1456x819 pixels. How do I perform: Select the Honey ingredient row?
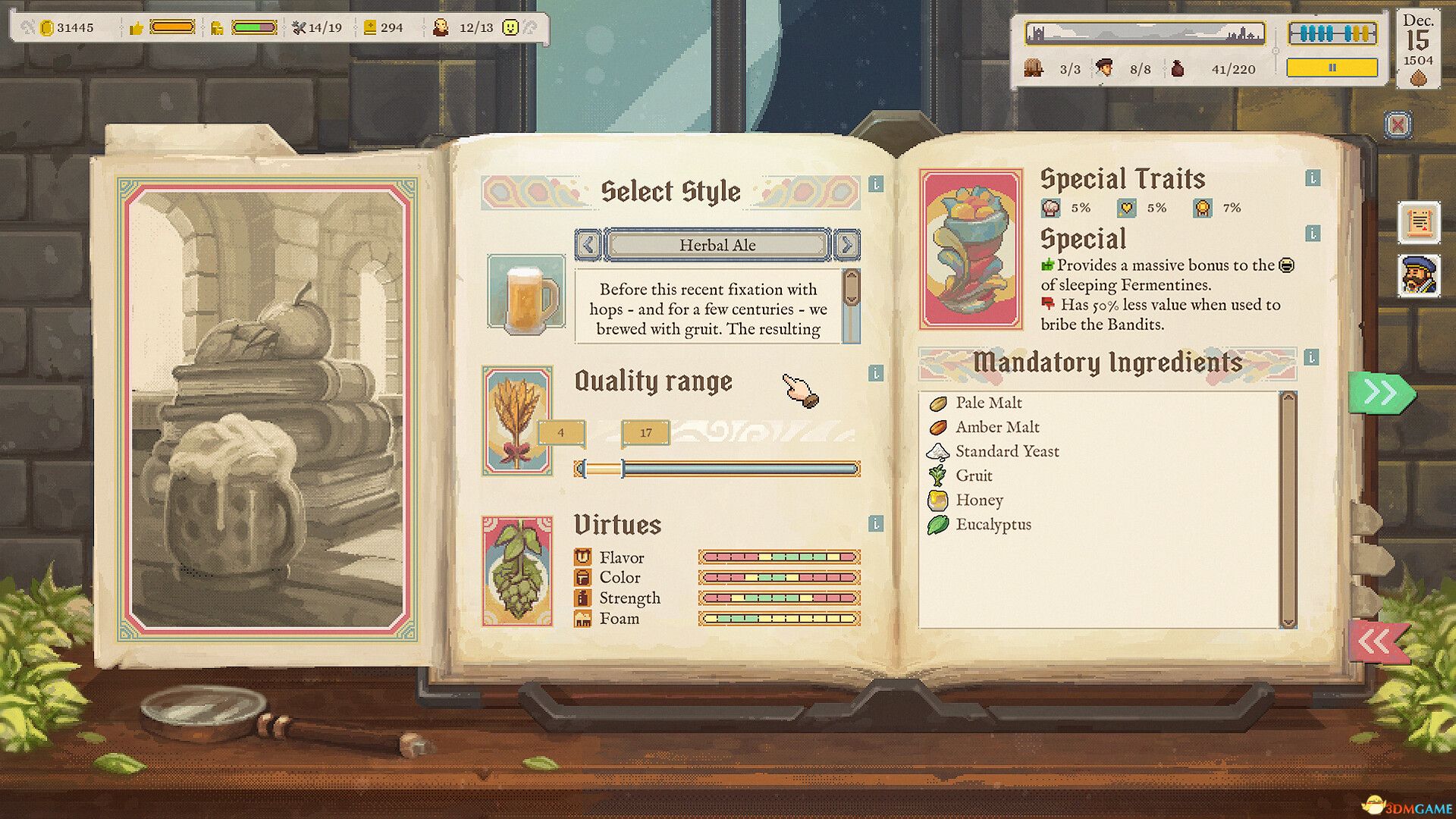click(979, 500)
